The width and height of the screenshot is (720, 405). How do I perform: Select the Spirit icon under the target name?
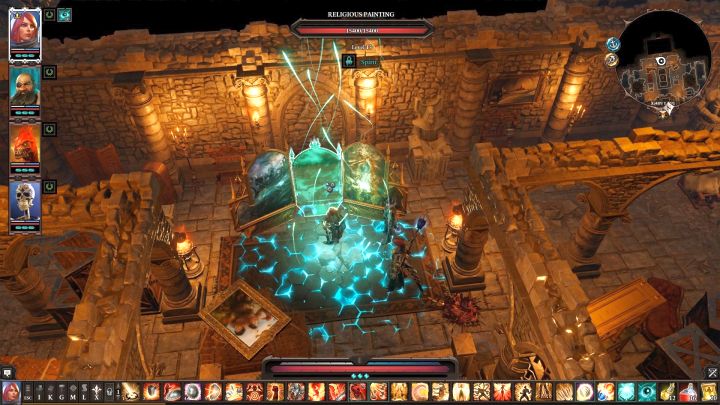(x=350, y=61)
